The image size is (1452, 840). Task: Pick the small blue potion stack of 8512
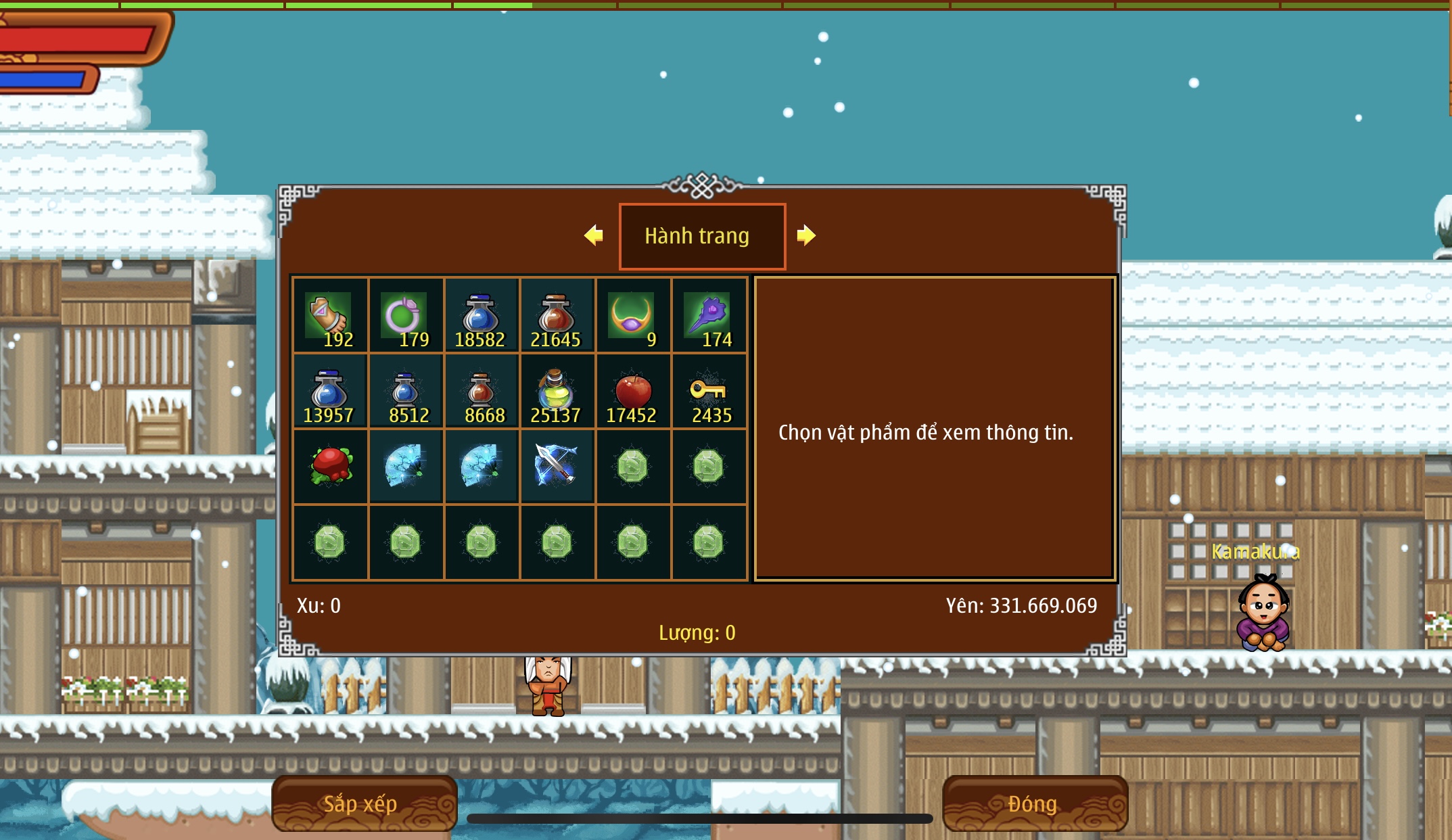click(x=406, y=391)
